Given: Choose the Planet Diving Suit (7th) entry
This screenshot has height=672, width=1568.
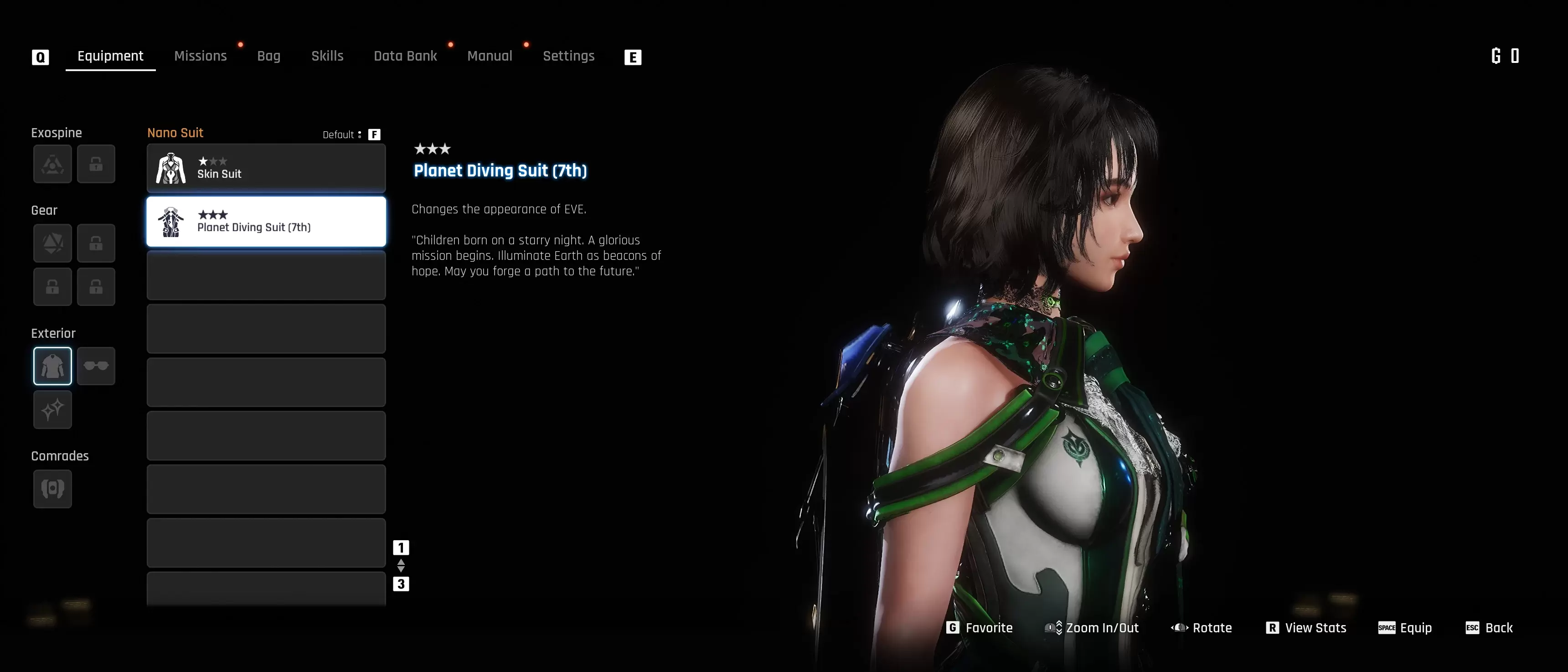Looking at the screenshot, I should pyautogui.click(x=266, y=222).
